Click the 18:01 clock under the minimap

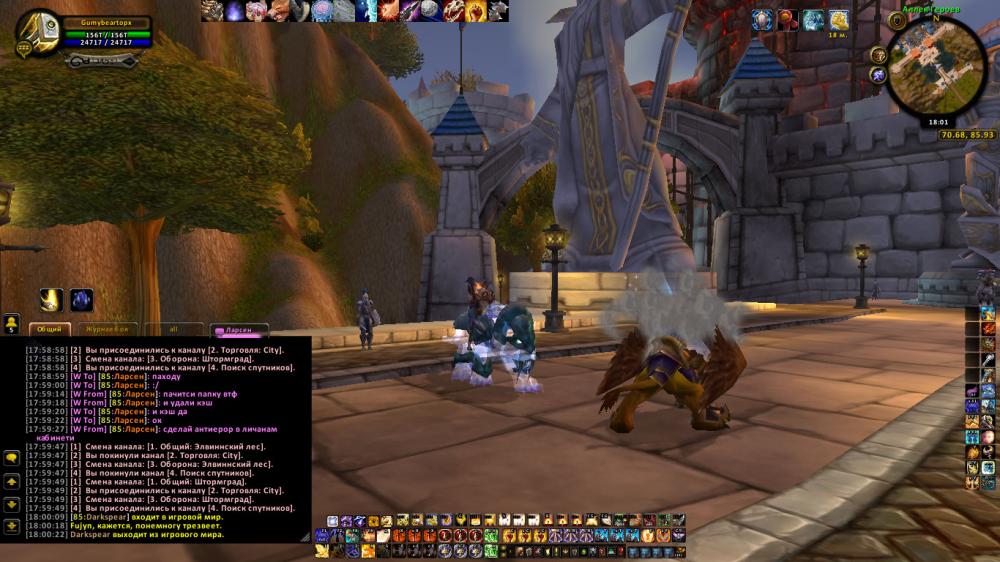point(937,122)
